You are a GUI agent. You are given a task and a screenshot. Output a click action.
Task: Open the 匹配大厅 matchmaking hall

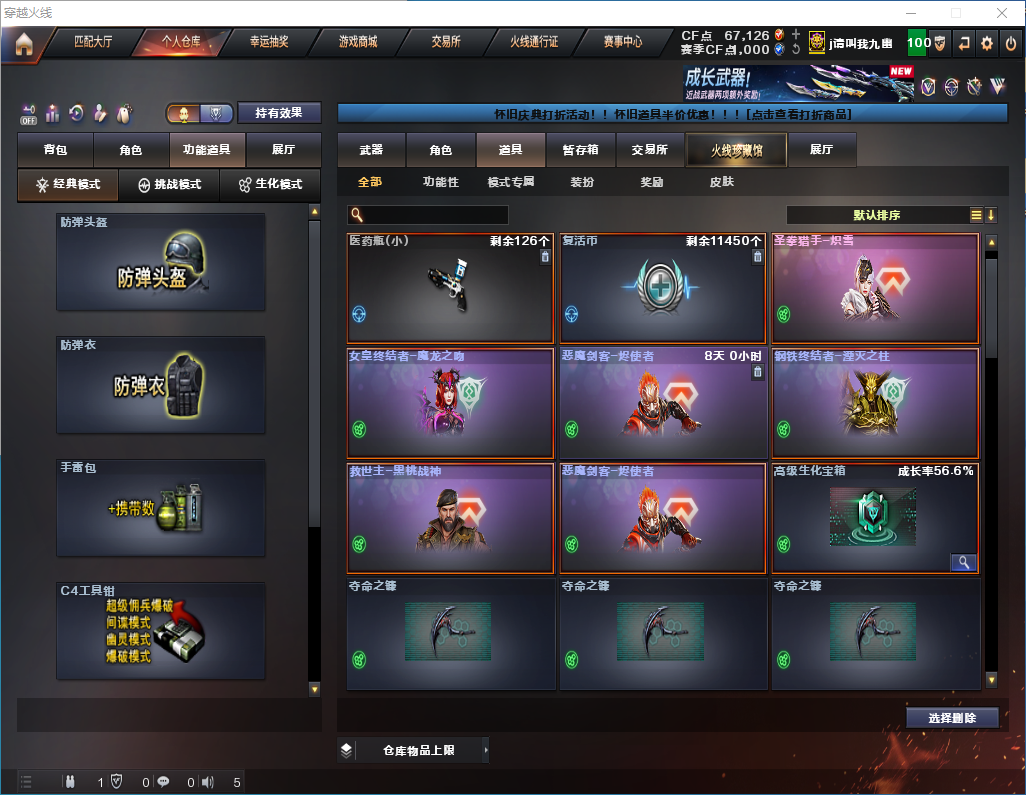(x=94, y=43)
